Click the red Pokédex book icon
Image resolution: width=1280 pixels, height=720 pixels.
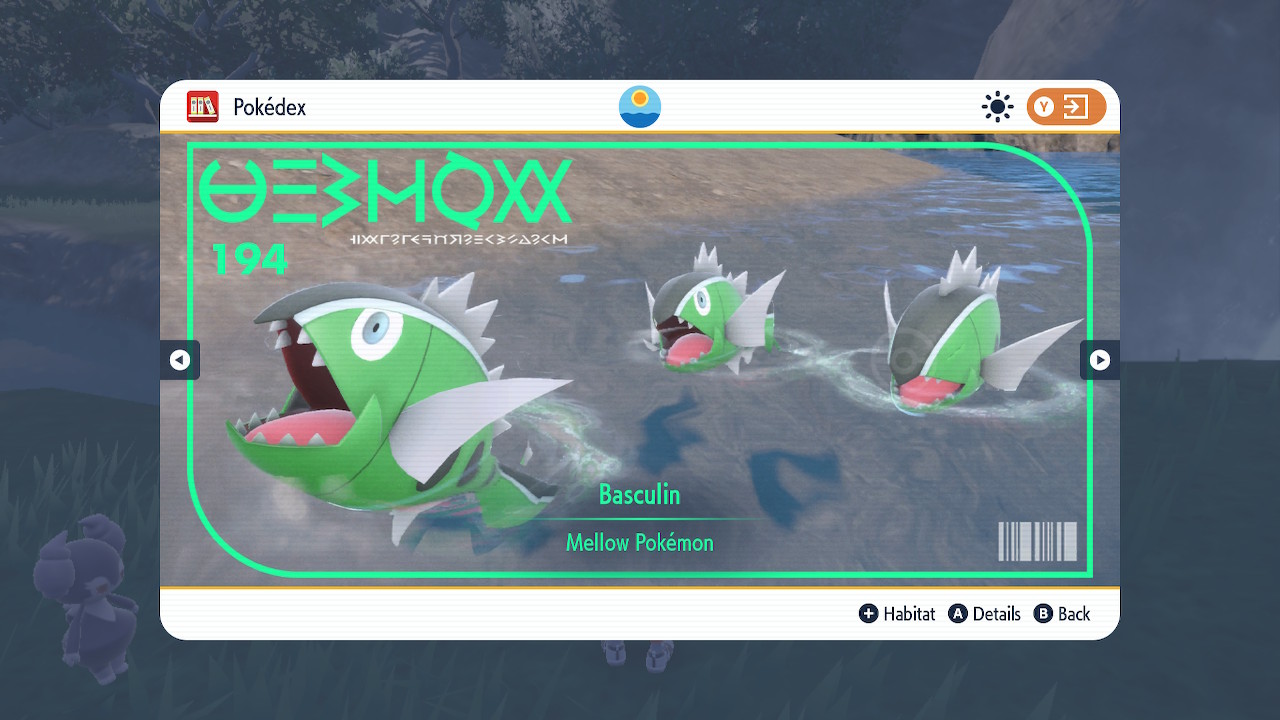pyautogui.click(x=203, y=107)
